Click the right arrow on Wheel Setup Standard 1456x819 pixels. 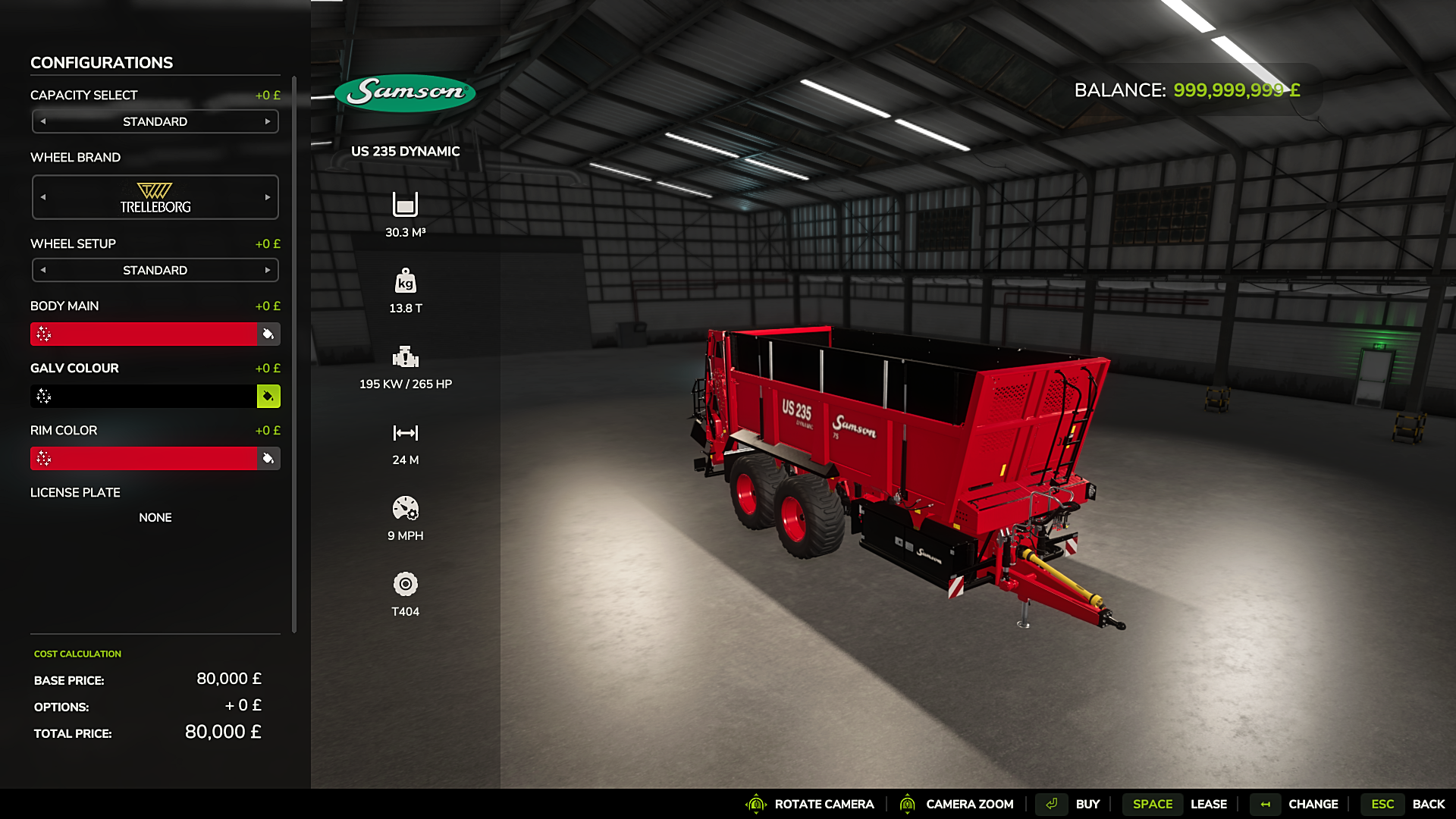[x=268, y=270]
